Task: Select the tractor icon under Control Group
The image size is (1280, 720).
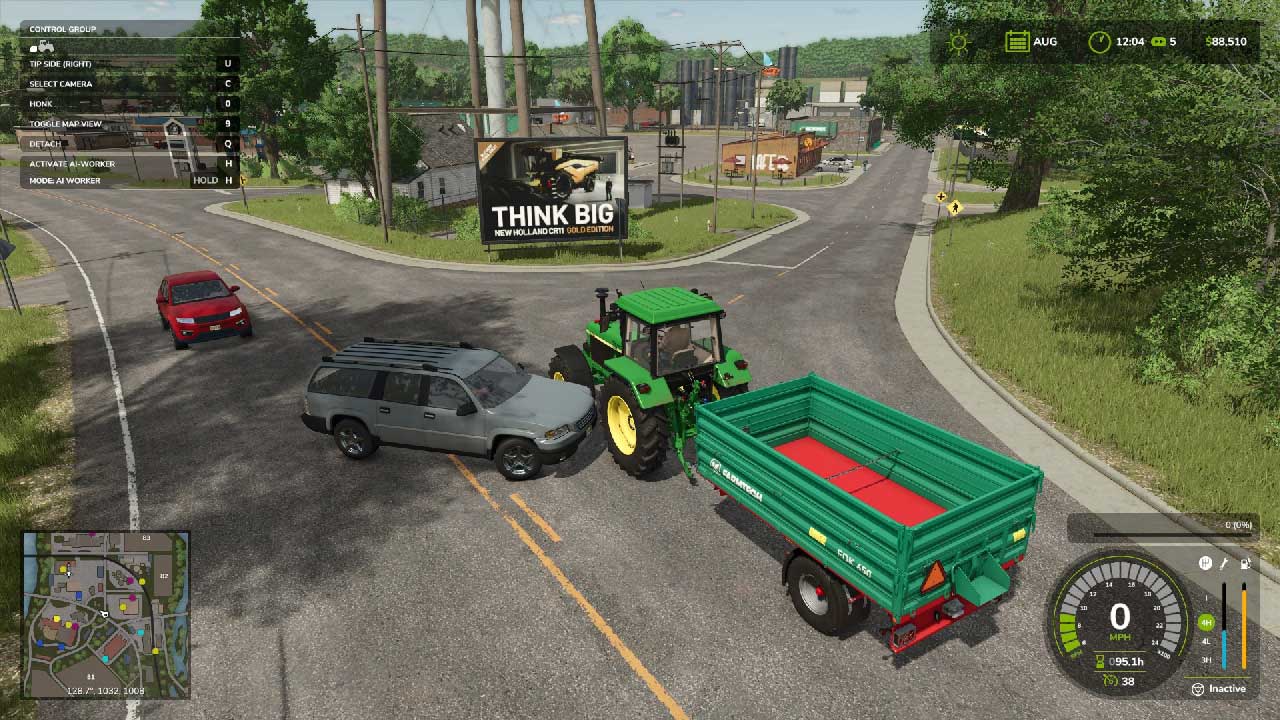Action: click(42, 46)
